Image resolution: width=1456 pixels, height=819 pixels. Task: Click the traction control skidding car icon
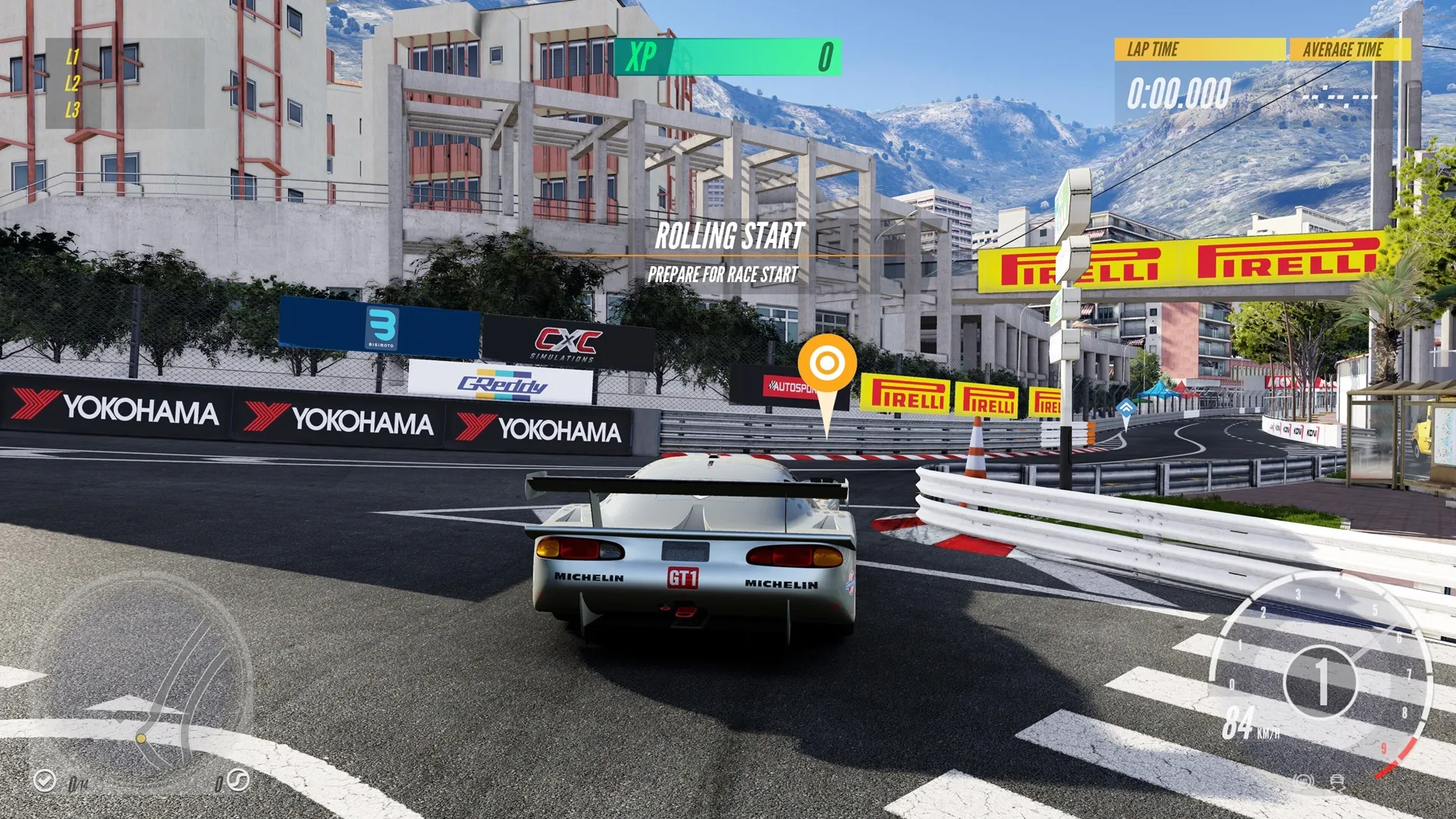pos(1337,782)
